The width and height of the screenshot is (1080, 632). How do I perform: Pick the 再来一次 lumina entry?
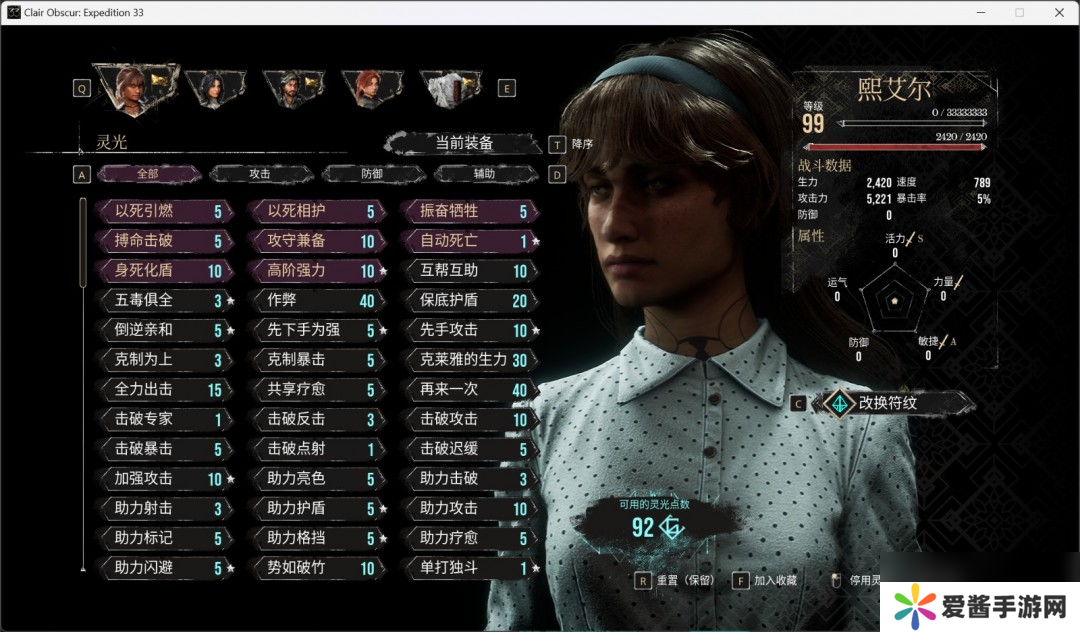467,390
